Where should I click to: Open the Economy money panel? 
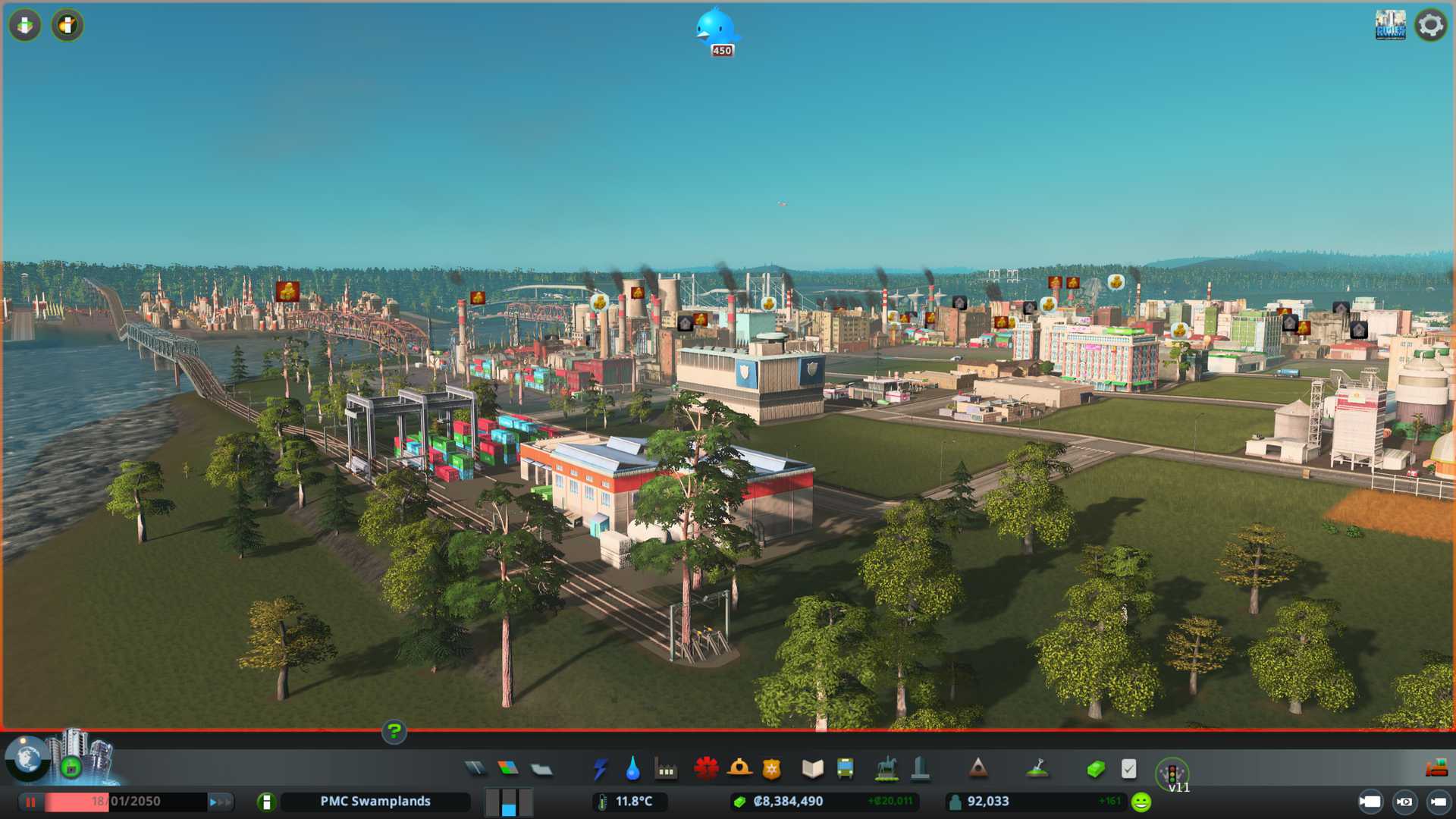pos(1095,769)
